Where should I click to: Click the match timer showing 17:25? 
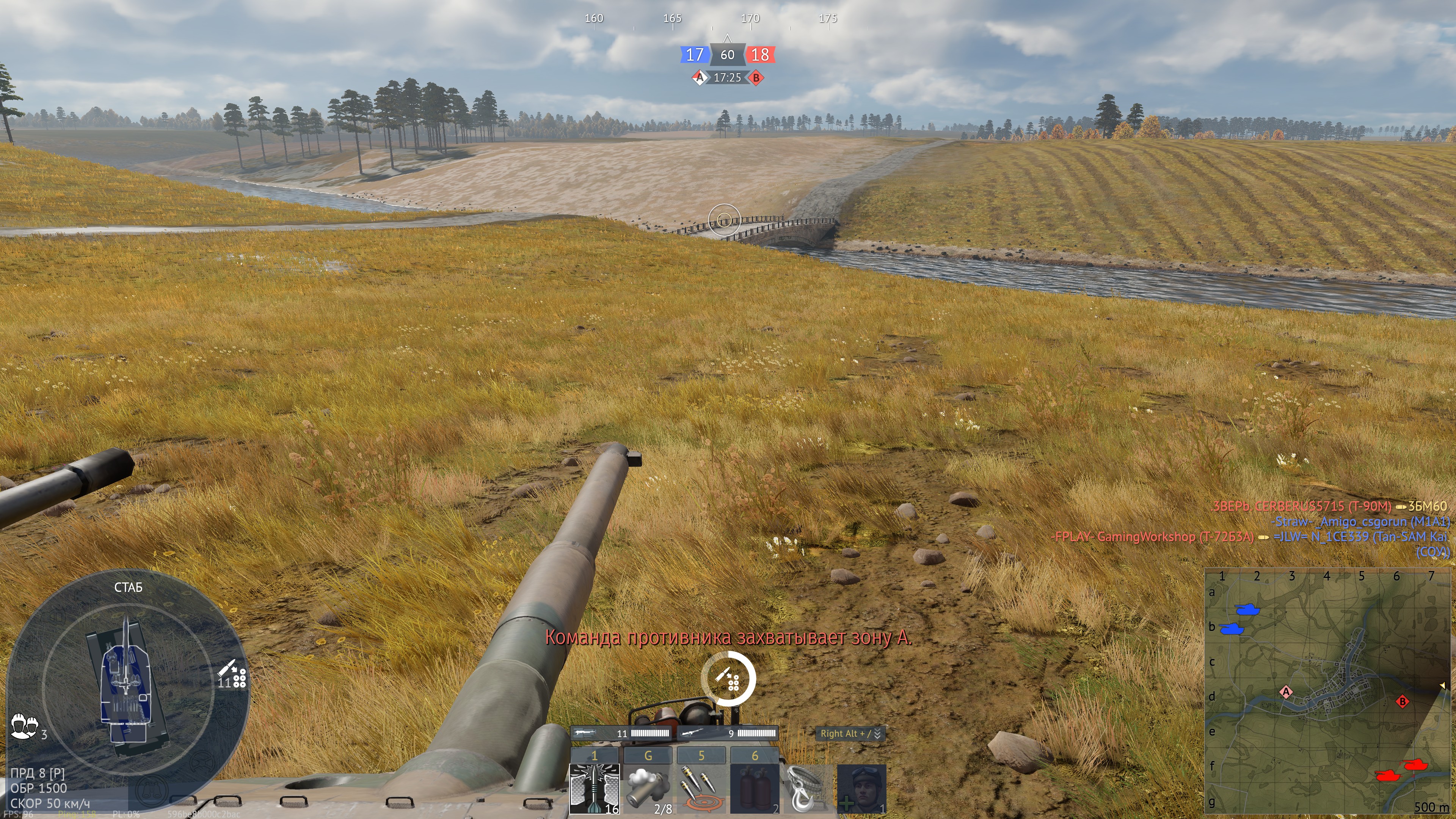(x=728, y=79)
